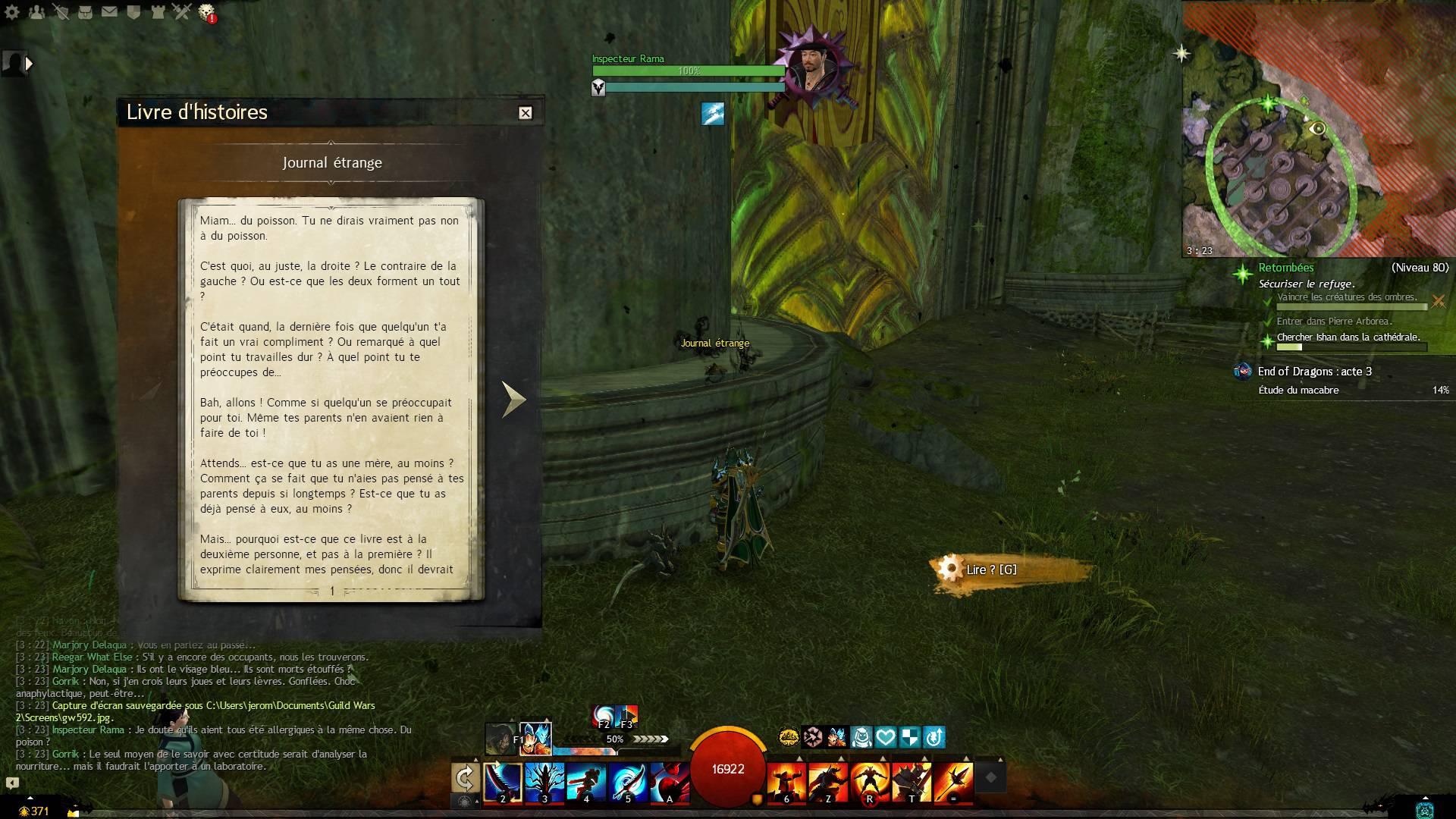
Task: Close the Livre d'histoires window
Action: click(525, 113)
